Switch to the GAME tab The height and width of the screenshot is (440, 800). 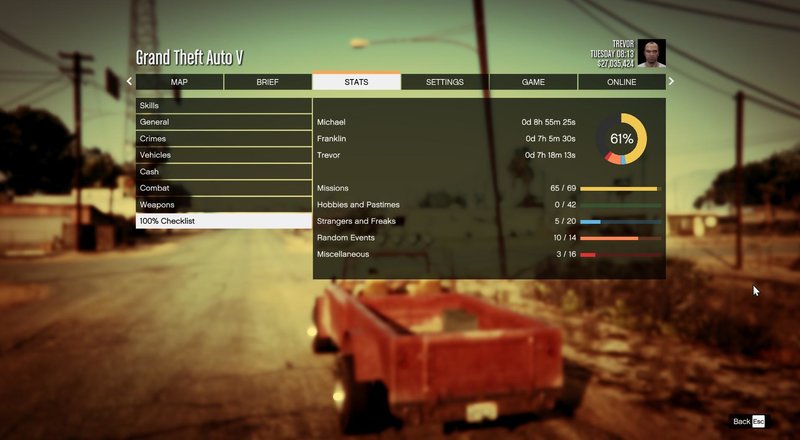533,82
